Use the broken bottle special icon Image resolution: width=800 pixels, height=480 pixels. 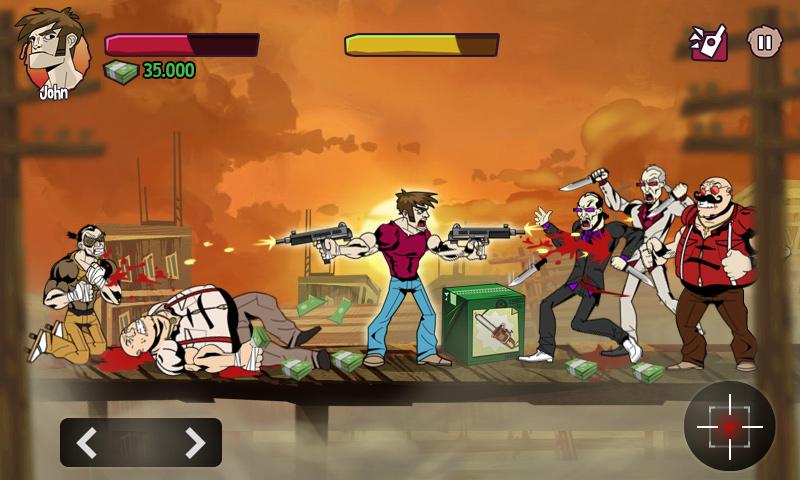(x=709, y=42)
